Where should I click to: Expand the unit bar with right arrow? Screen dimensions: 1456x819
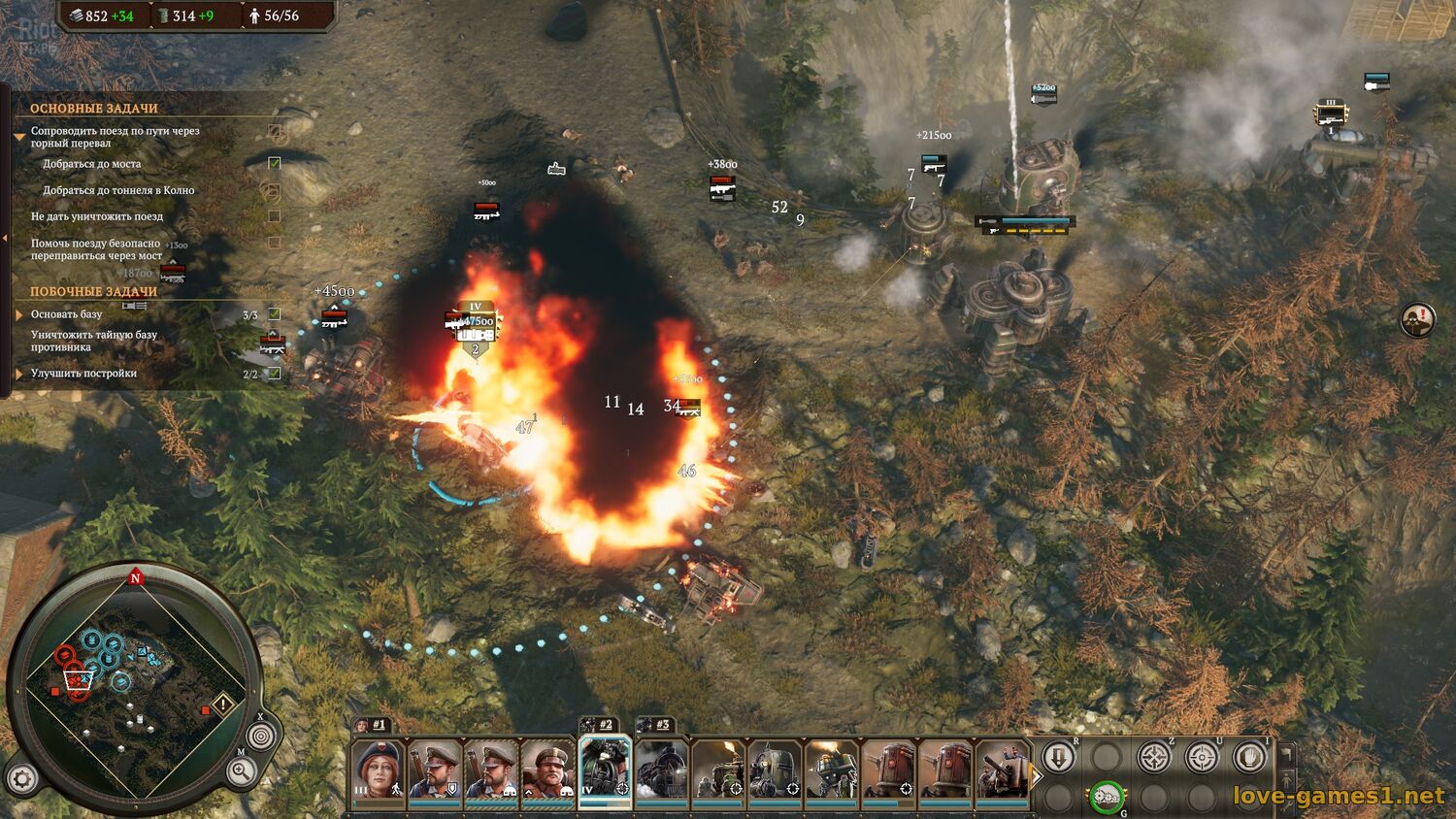click(1036, 775)
